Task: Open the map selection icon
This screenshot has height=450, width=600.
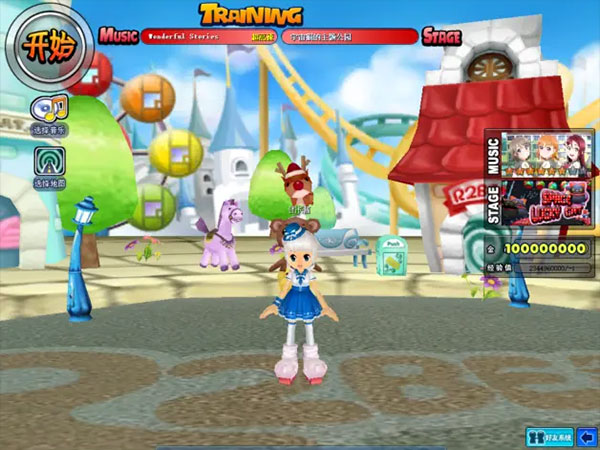Action: point(49,162)
